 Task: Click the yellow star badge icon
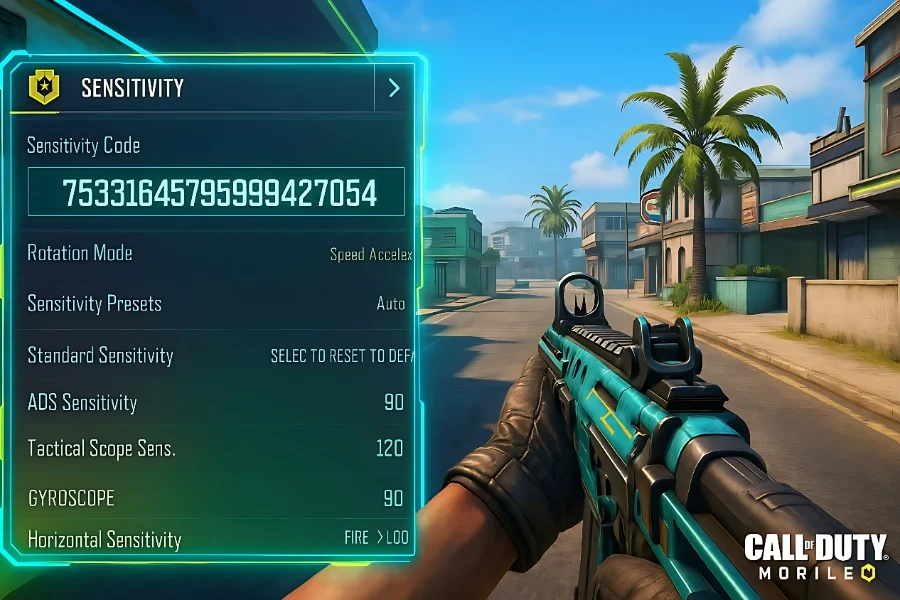43,88
